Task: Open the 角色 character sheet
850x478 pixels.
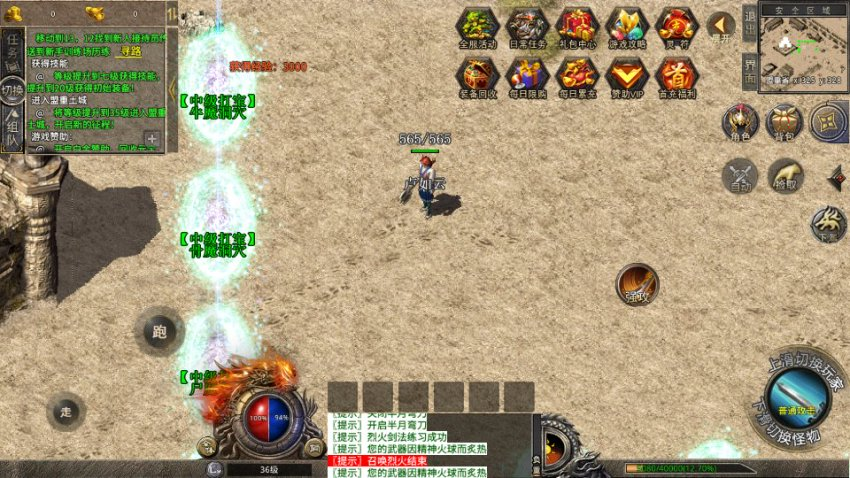Action: tap(740, 123)
